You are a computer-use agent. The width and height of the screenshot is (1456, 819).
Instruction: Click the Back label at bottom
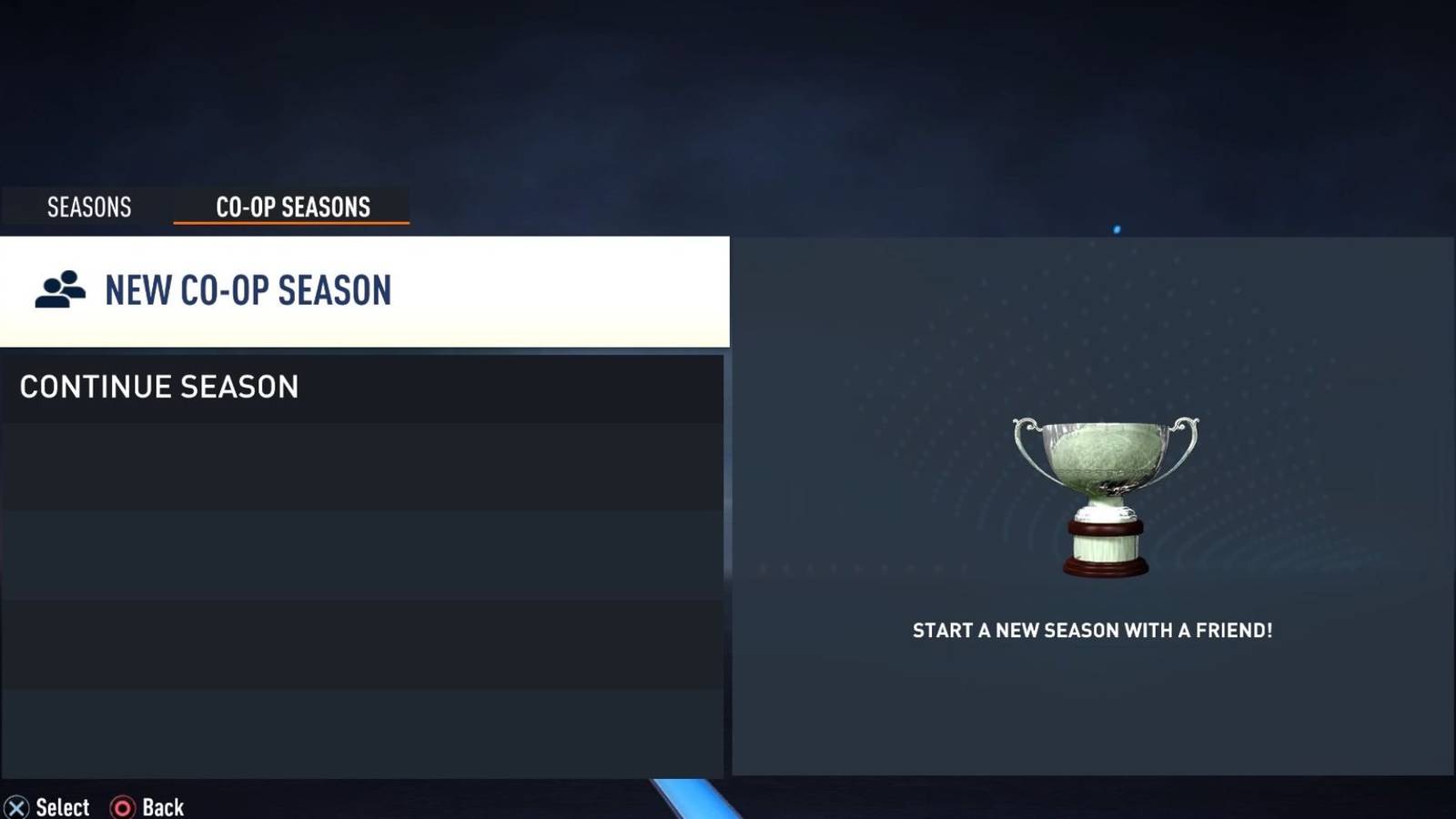(x=163, y=806)
